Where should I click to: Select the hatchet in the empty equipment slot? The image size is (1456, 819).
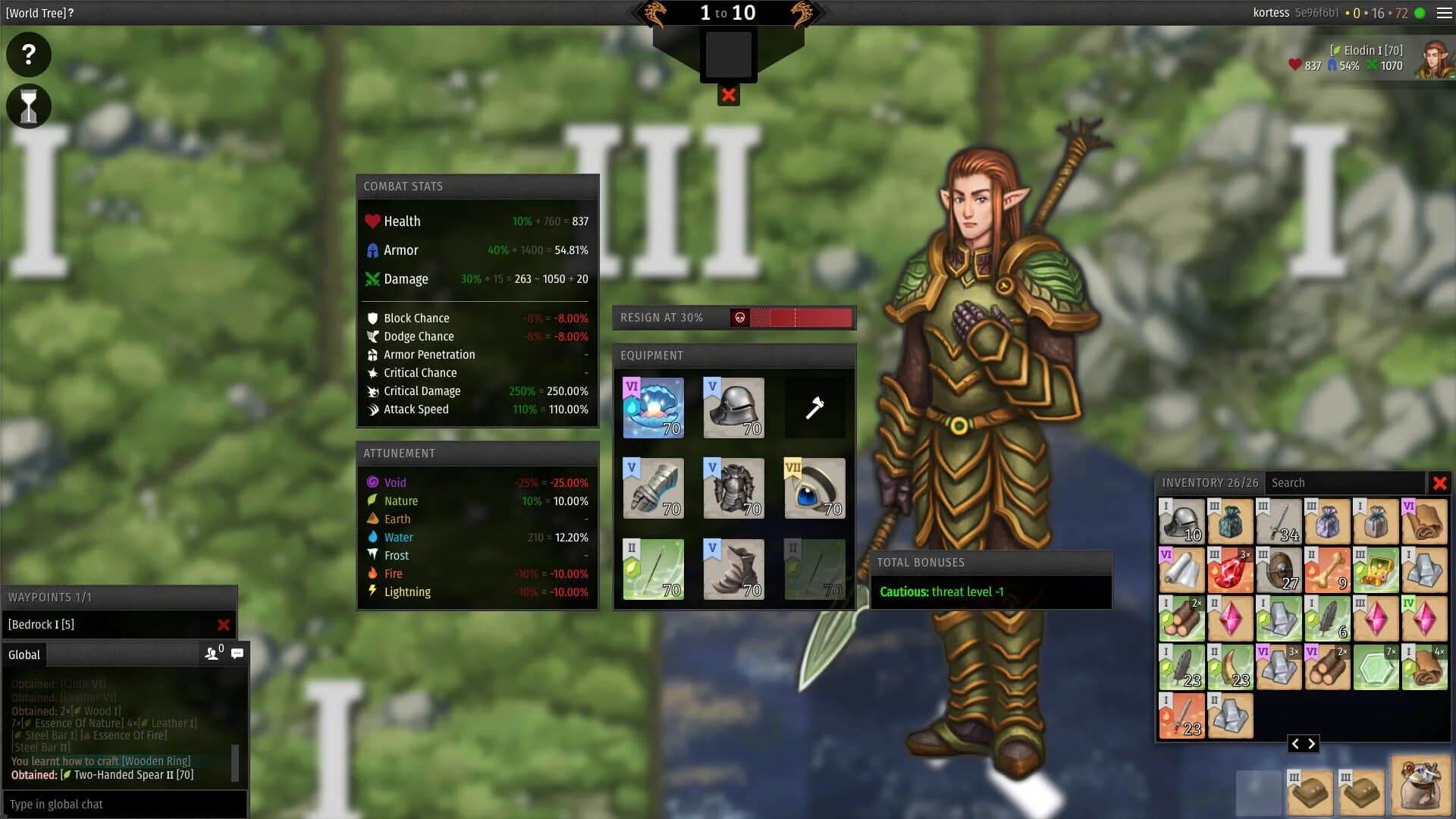coord(814,407)
